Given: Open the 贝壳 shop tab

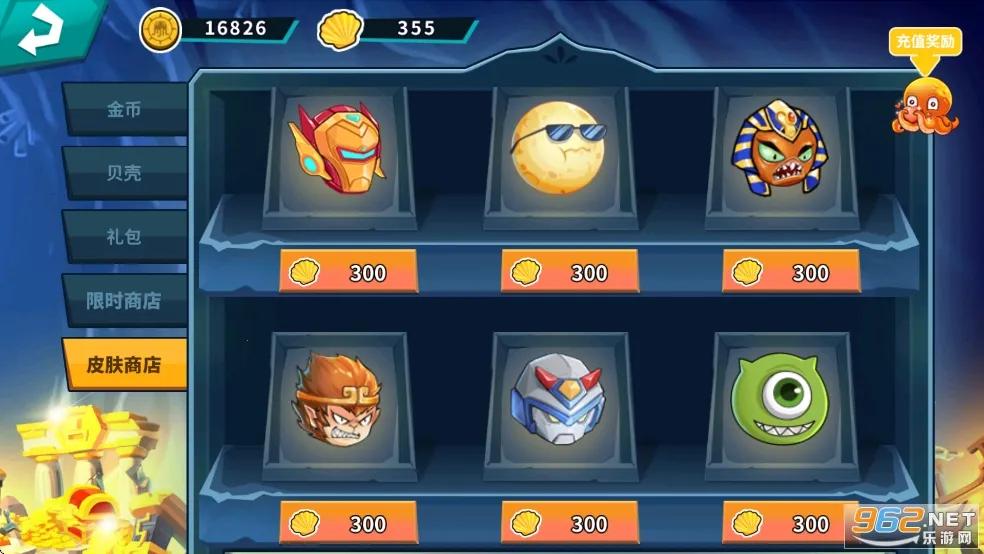Looking at the screenshot, I should coord(124,173).
